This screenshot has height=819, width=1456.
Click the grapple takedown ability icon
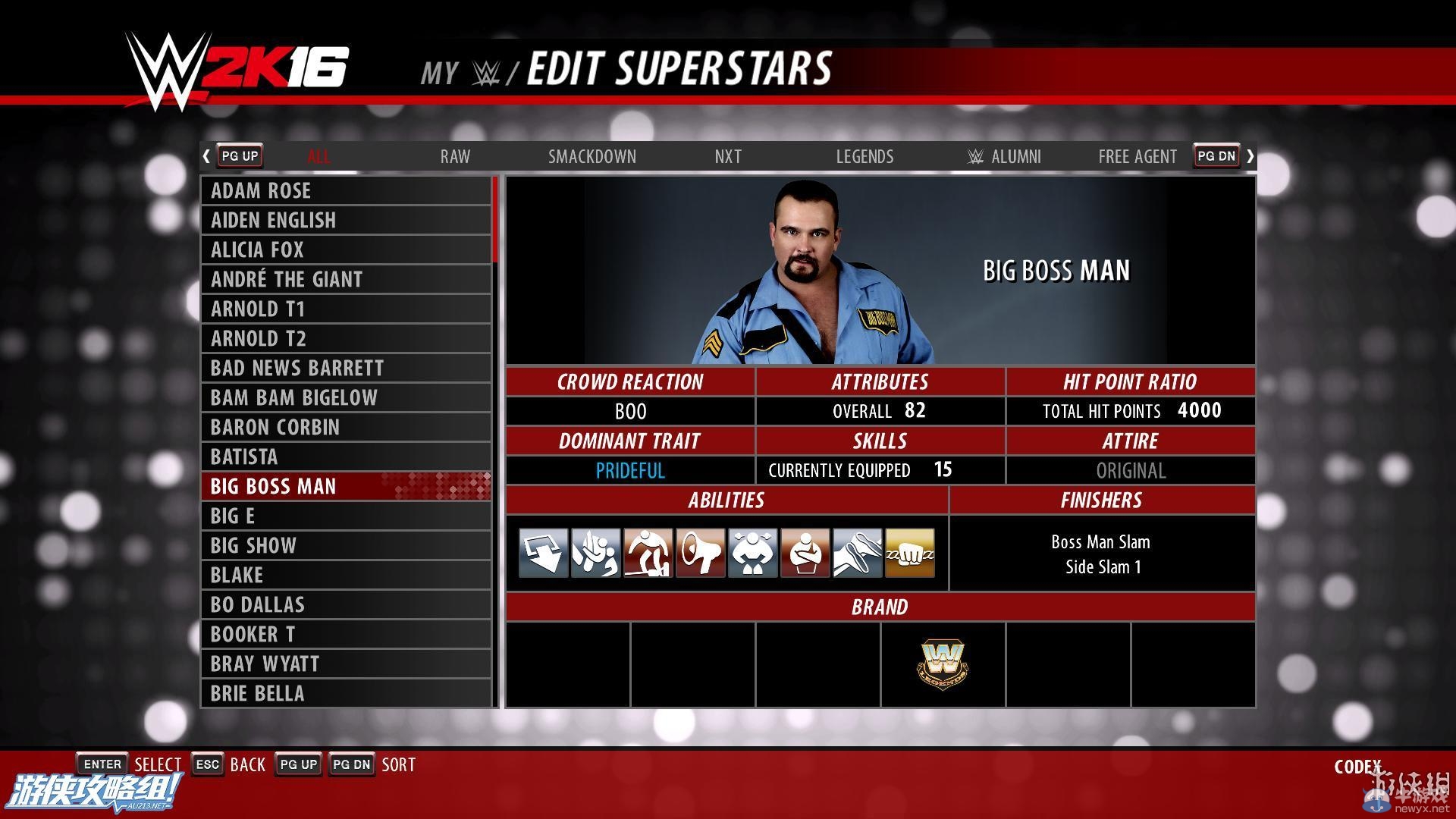(x=594, y=553)
